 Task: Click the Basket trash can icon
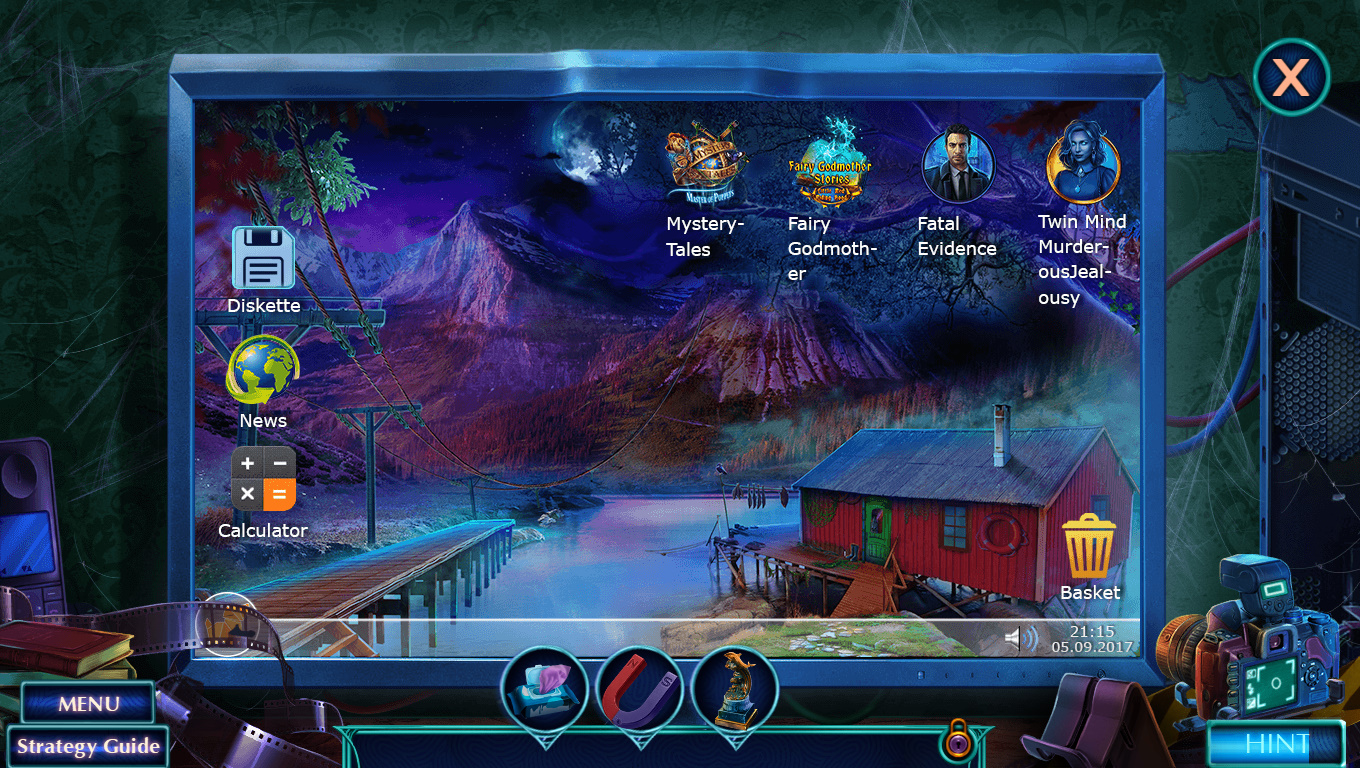1088,546
